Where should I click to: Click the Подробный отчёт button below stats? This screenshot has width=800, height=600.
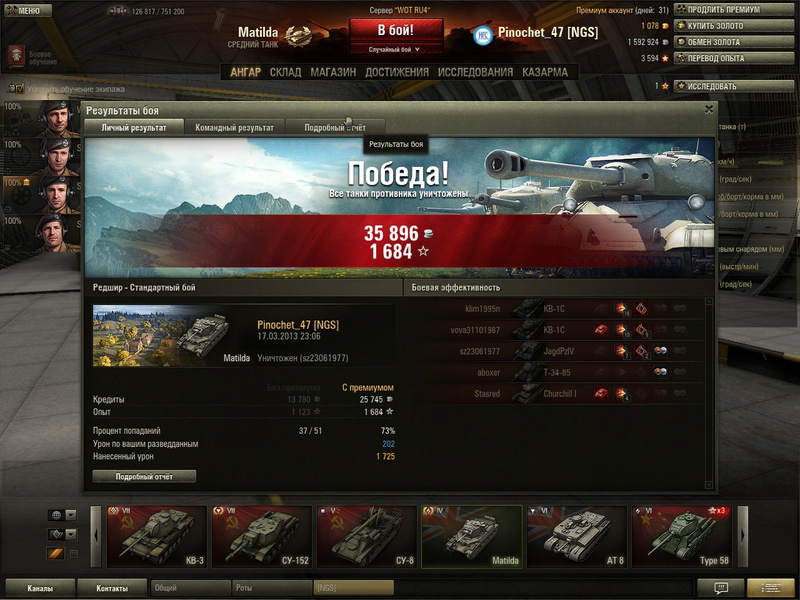[x=144, y=477]
